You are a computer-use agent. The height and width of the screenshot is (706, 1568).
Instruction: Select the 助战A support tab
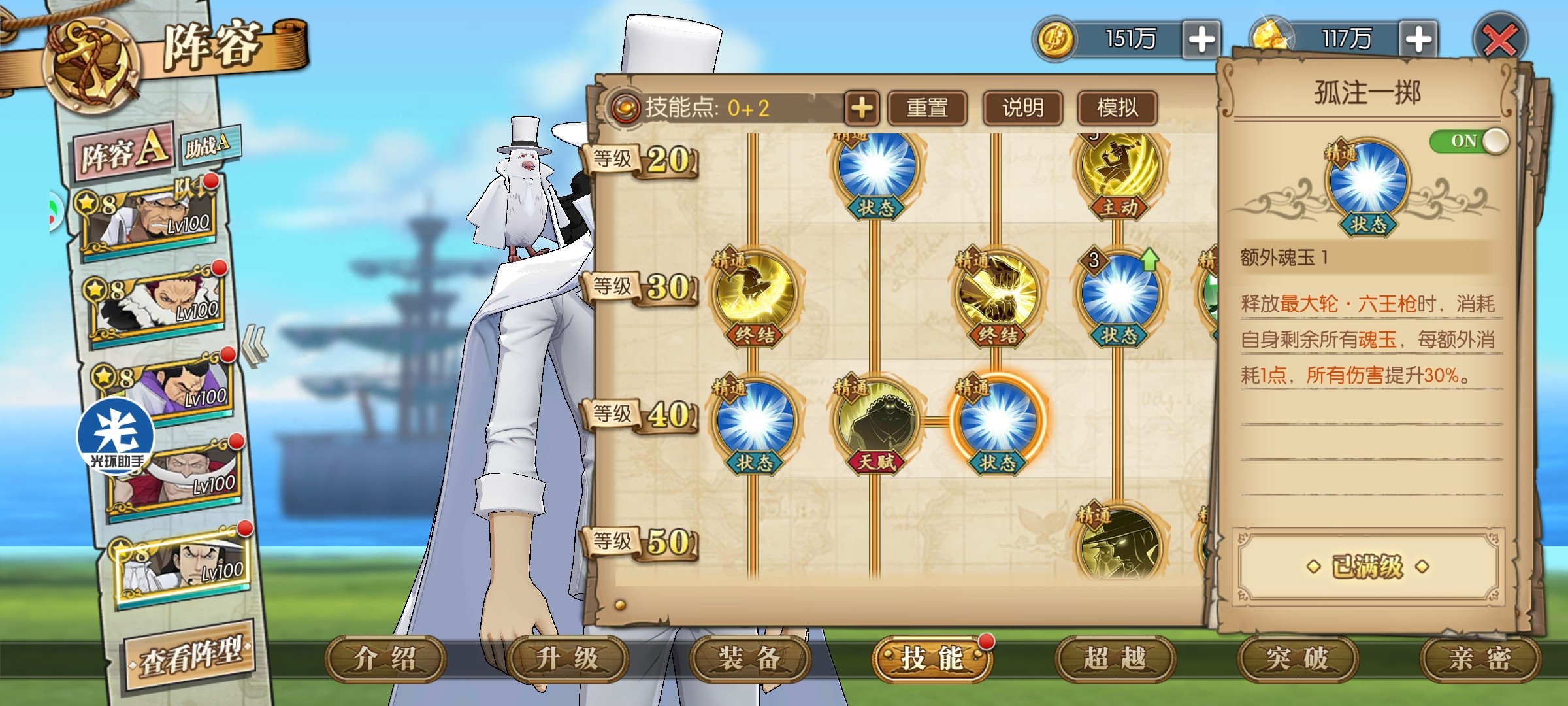click(208, 145)
